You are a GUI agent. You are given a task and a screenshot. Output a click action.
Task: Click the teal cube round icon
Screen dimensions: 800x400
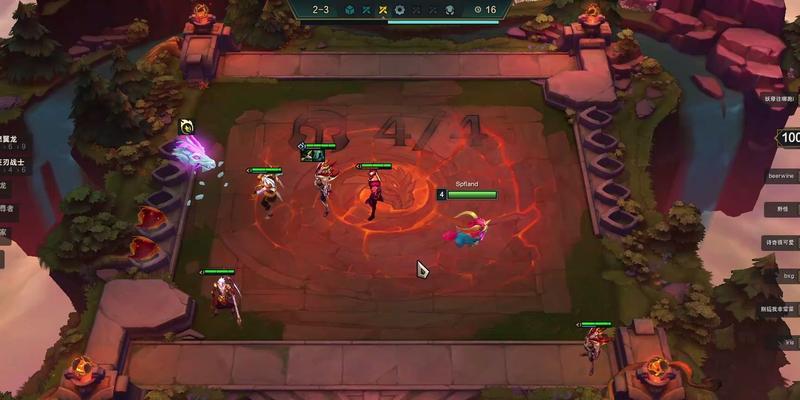pyautogui.click(x=350, y=10)
